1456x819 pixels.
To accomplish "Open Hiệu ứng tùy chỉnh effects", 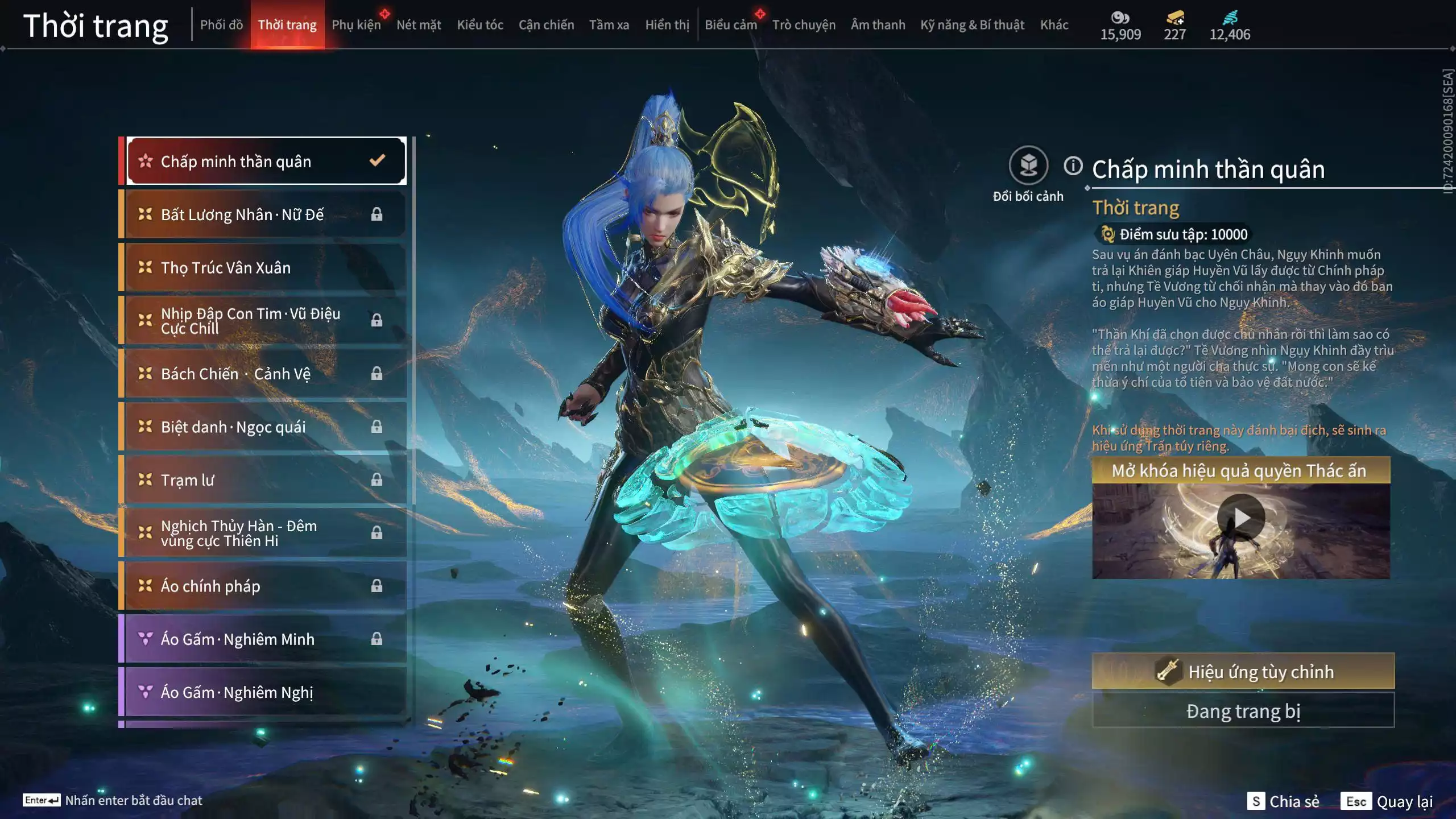I will [x=1243, y=672].
